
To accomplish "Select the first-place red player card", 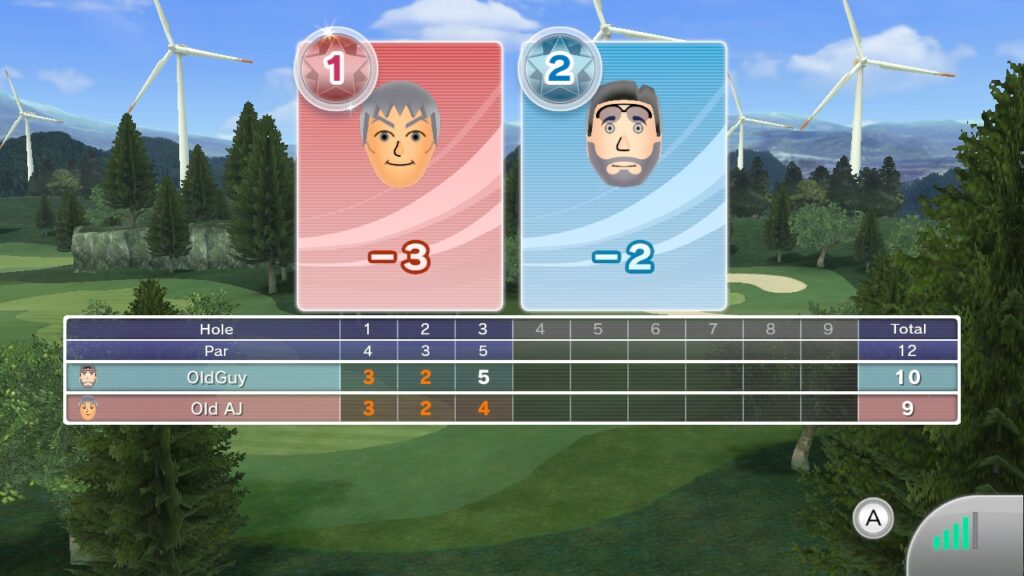I will (x=400, y=178).
